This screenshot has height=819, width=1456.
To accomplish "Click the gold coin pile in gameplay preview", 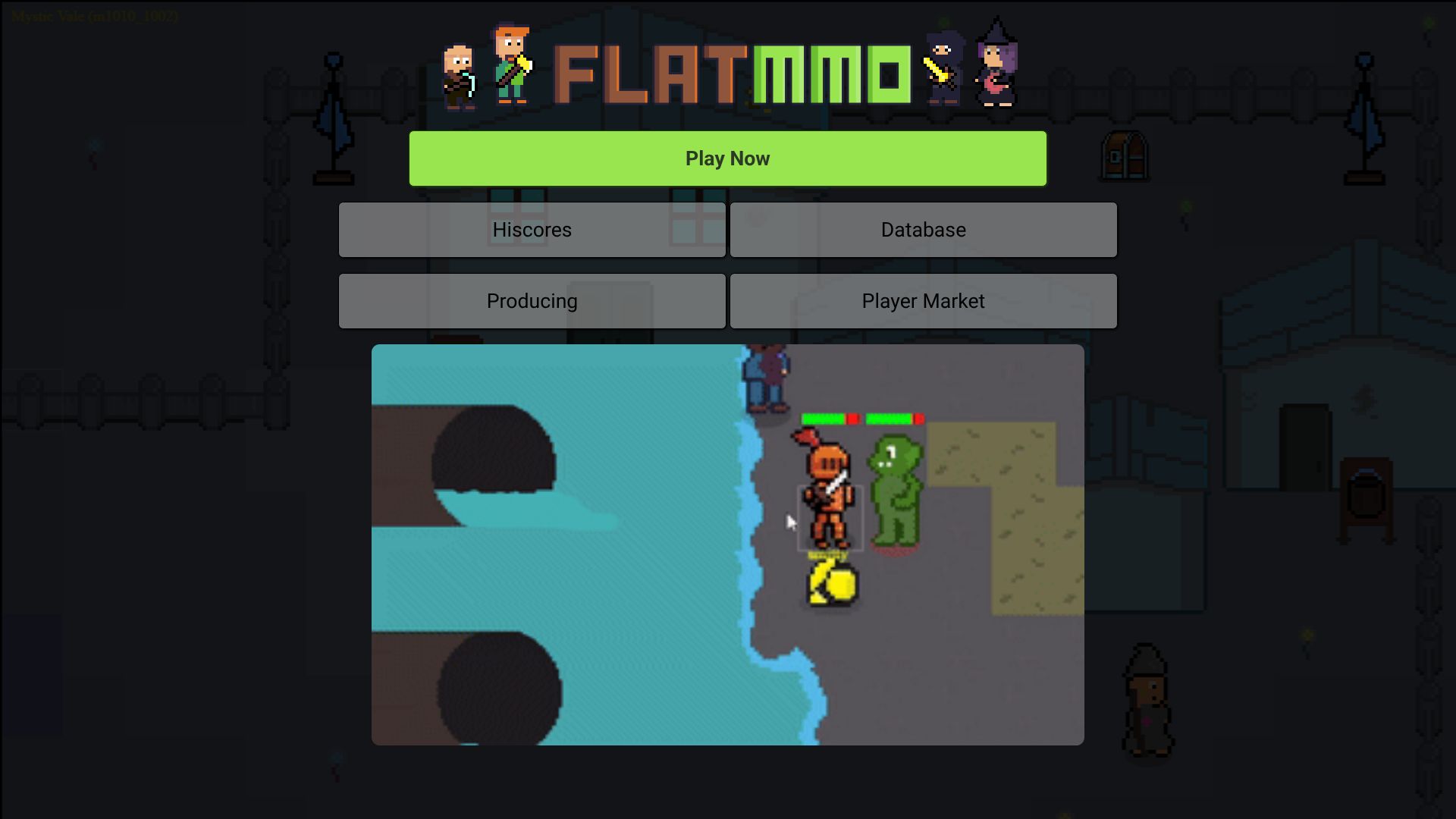I will coord(831,584).
